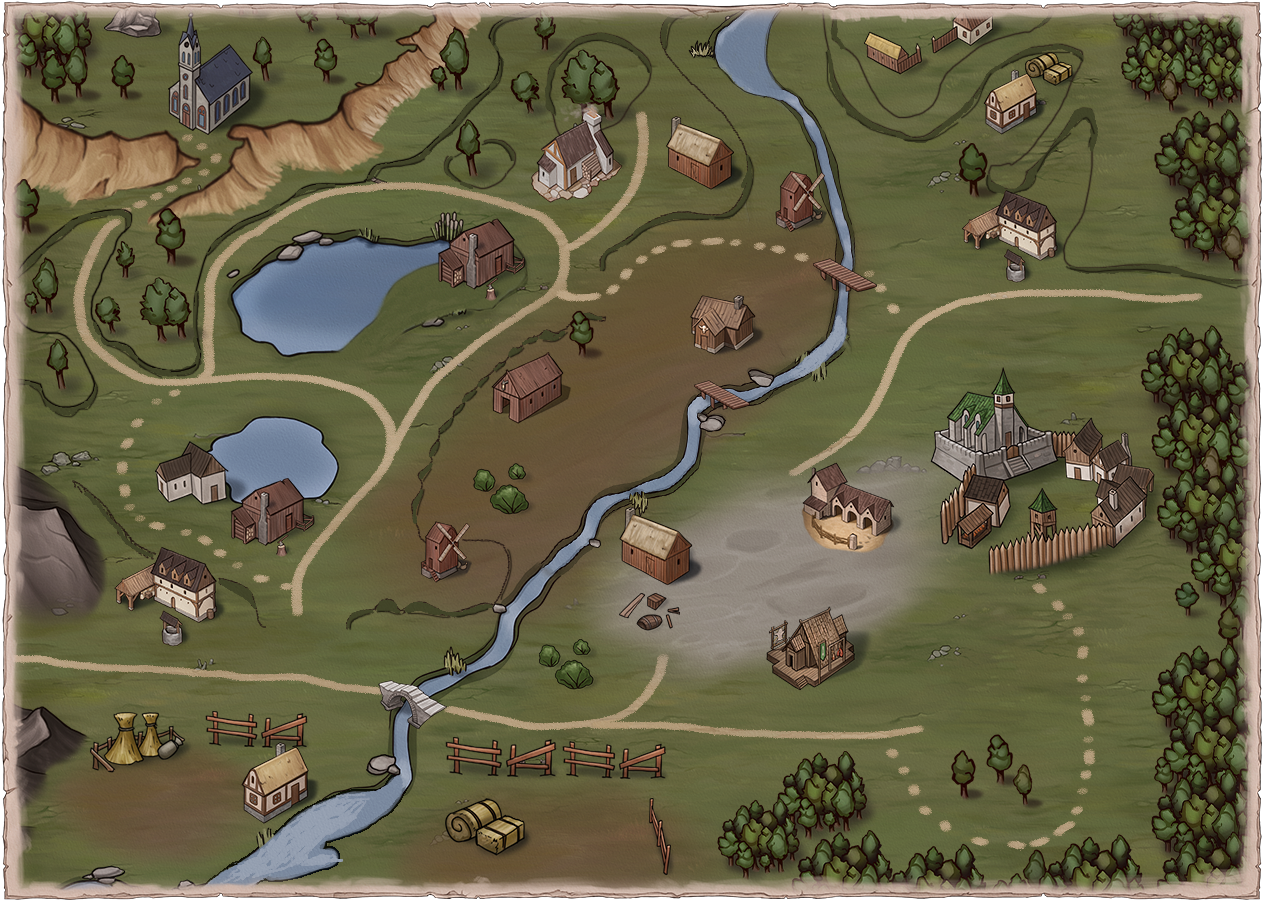Image resolution: width=1264 pixels, height=900 pixels.
Task: Select the highlighted stable building
Action: pos(848,505)
